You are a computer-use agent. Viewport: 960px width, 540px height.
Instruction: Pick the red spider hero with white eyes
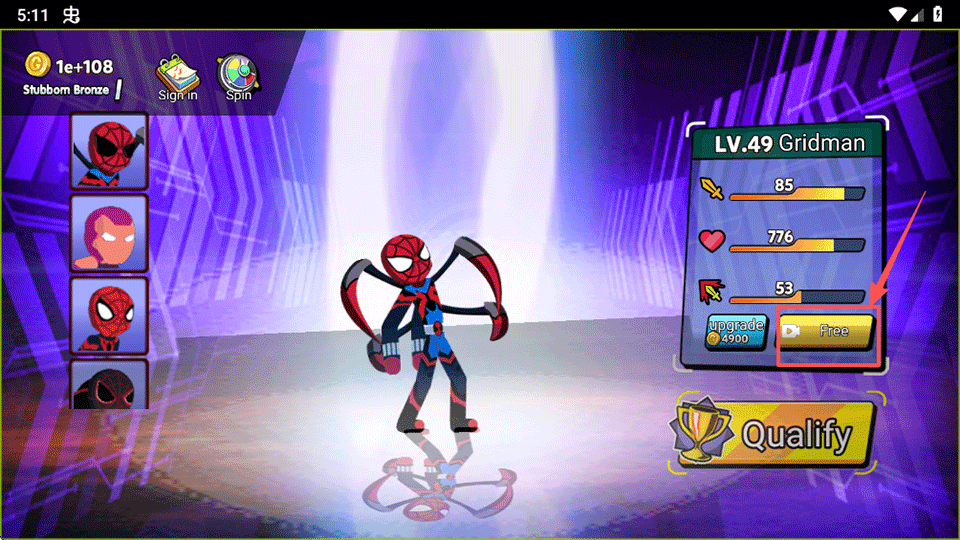(109, 314)
